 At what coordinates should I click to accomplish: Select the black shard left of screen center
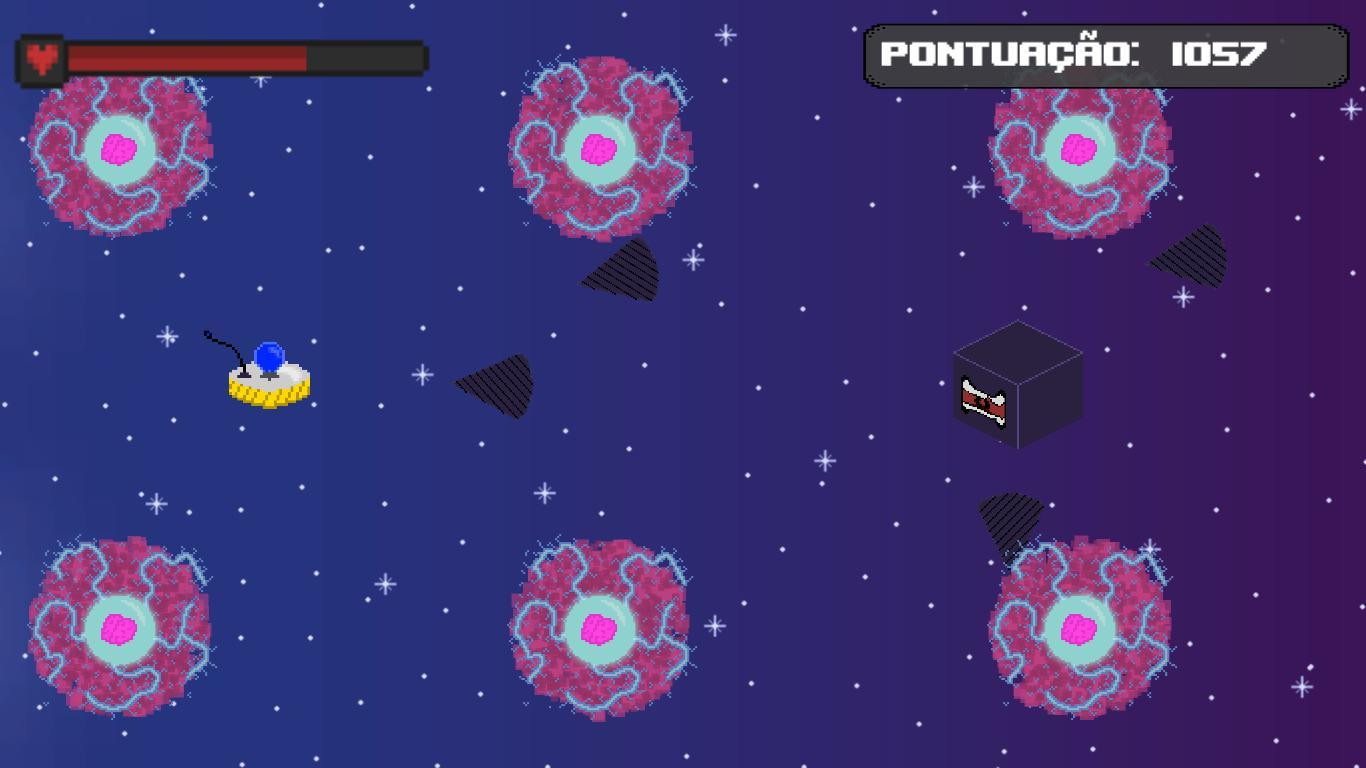(495, 385)
